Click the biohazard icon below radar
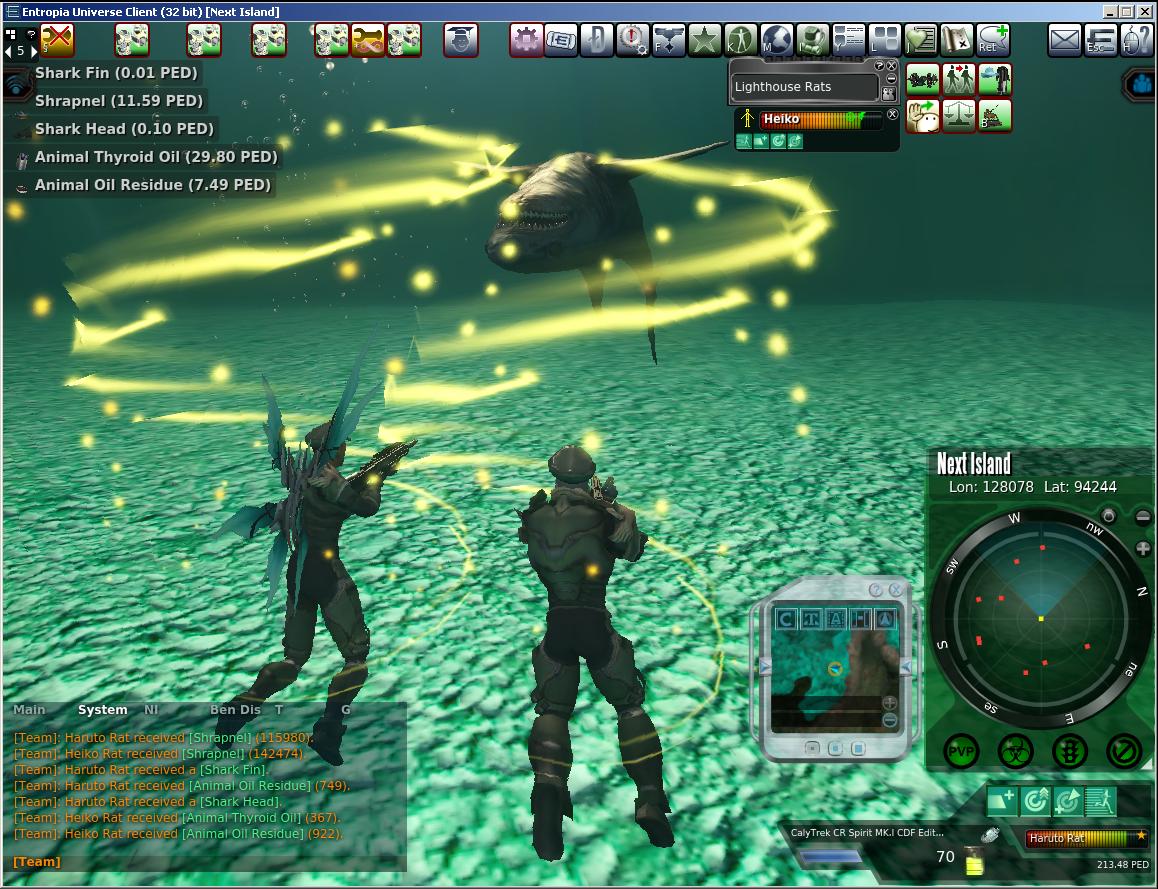Screen dimensions: 1158x889 pos(1015,749)
